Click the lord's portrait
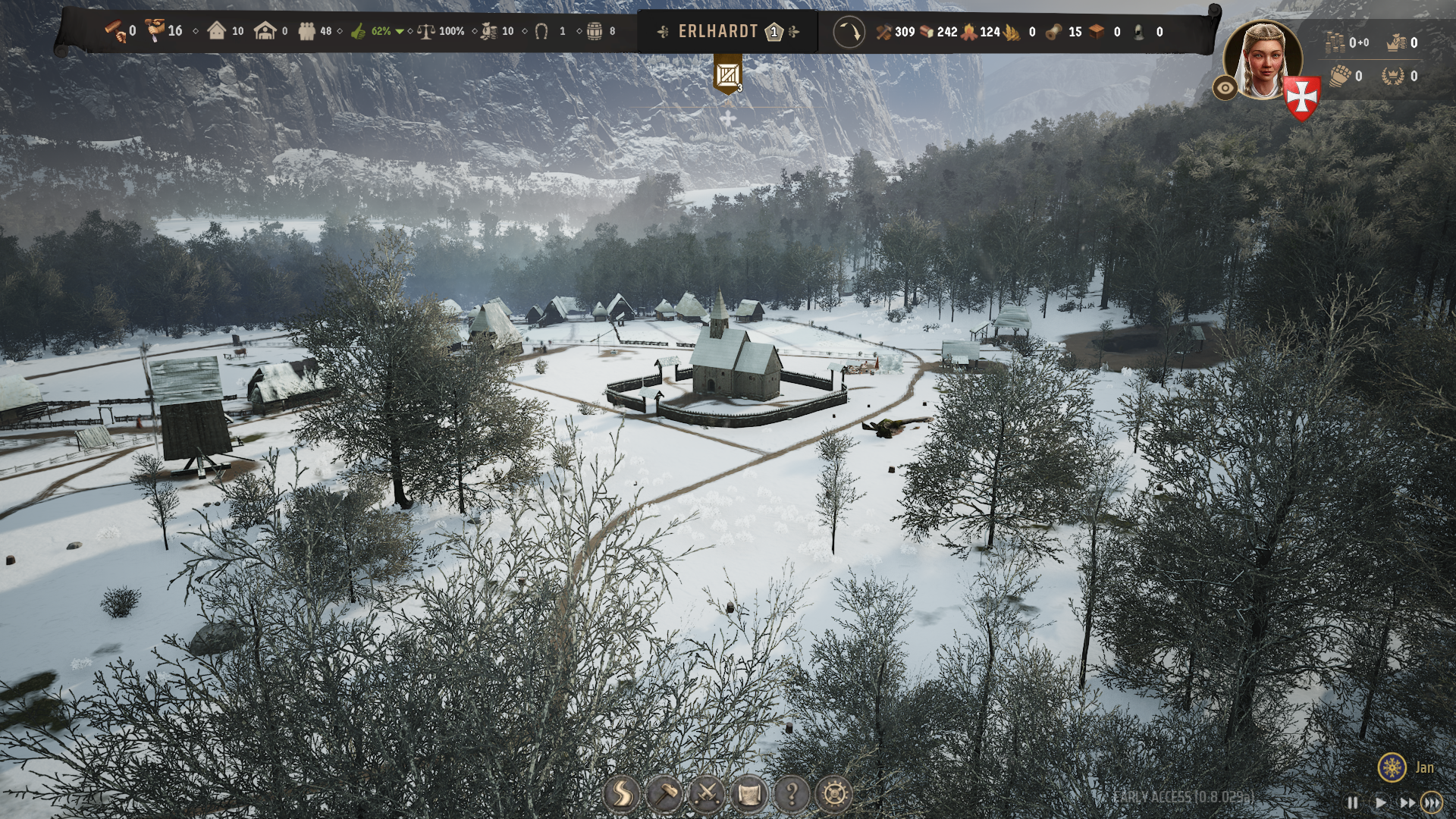 coord(1263,61)
